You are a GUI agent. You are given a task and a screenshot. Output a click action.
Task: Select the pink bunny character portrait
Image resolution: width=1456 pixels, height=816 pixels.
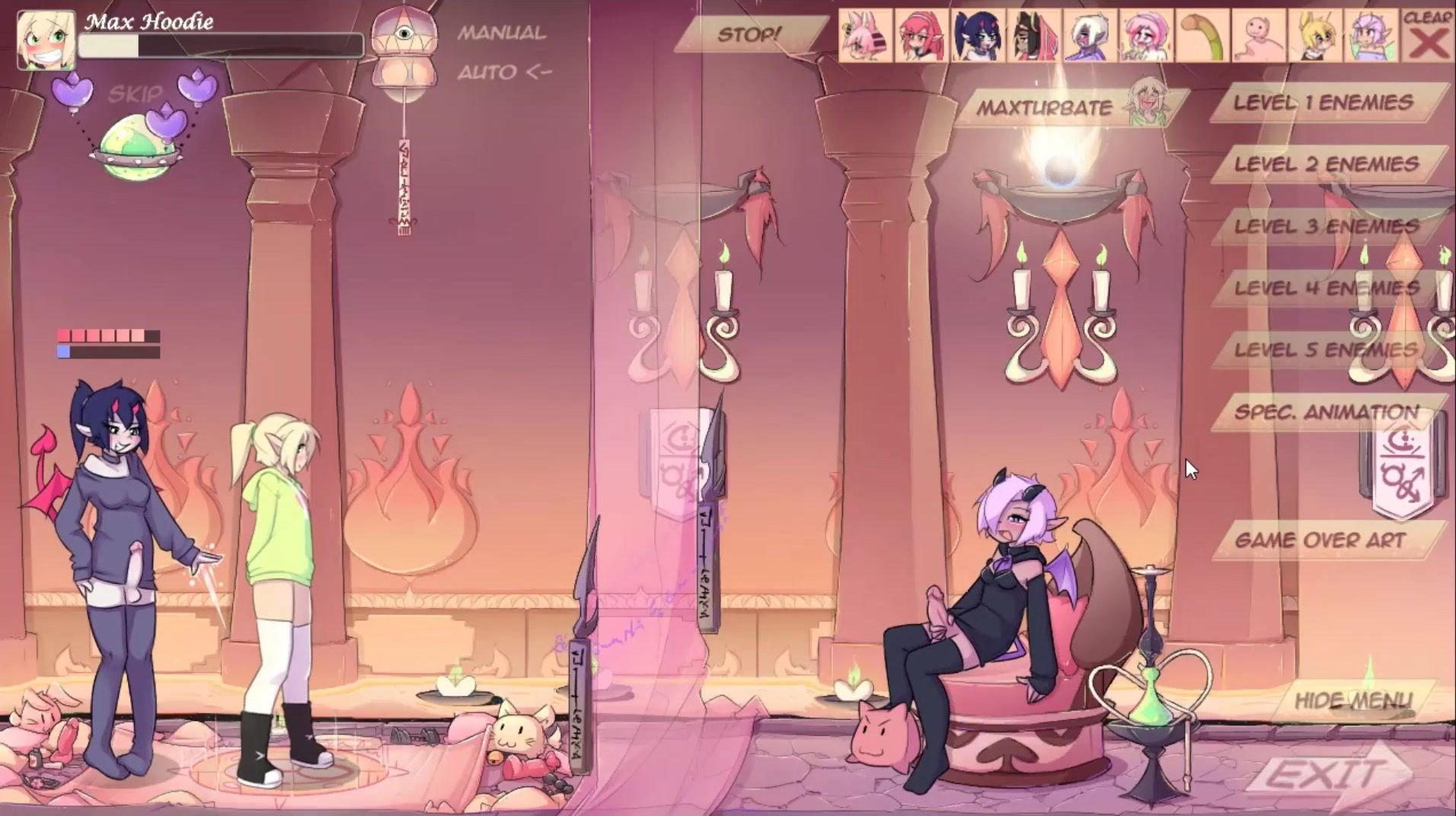865,36
